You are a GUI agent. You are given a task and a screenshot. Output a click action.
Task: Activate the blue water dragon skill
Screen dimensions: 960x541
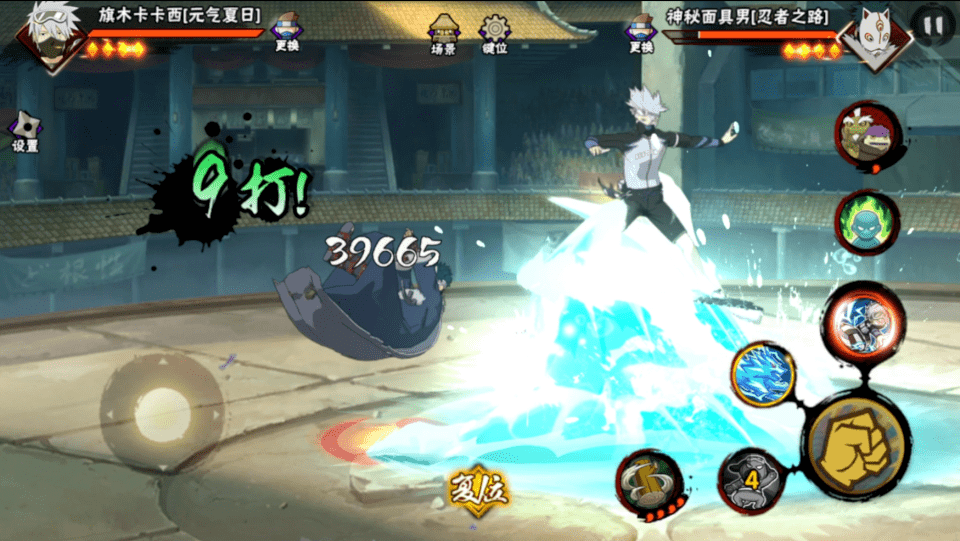pyautogui.click(x=763, y=374)
